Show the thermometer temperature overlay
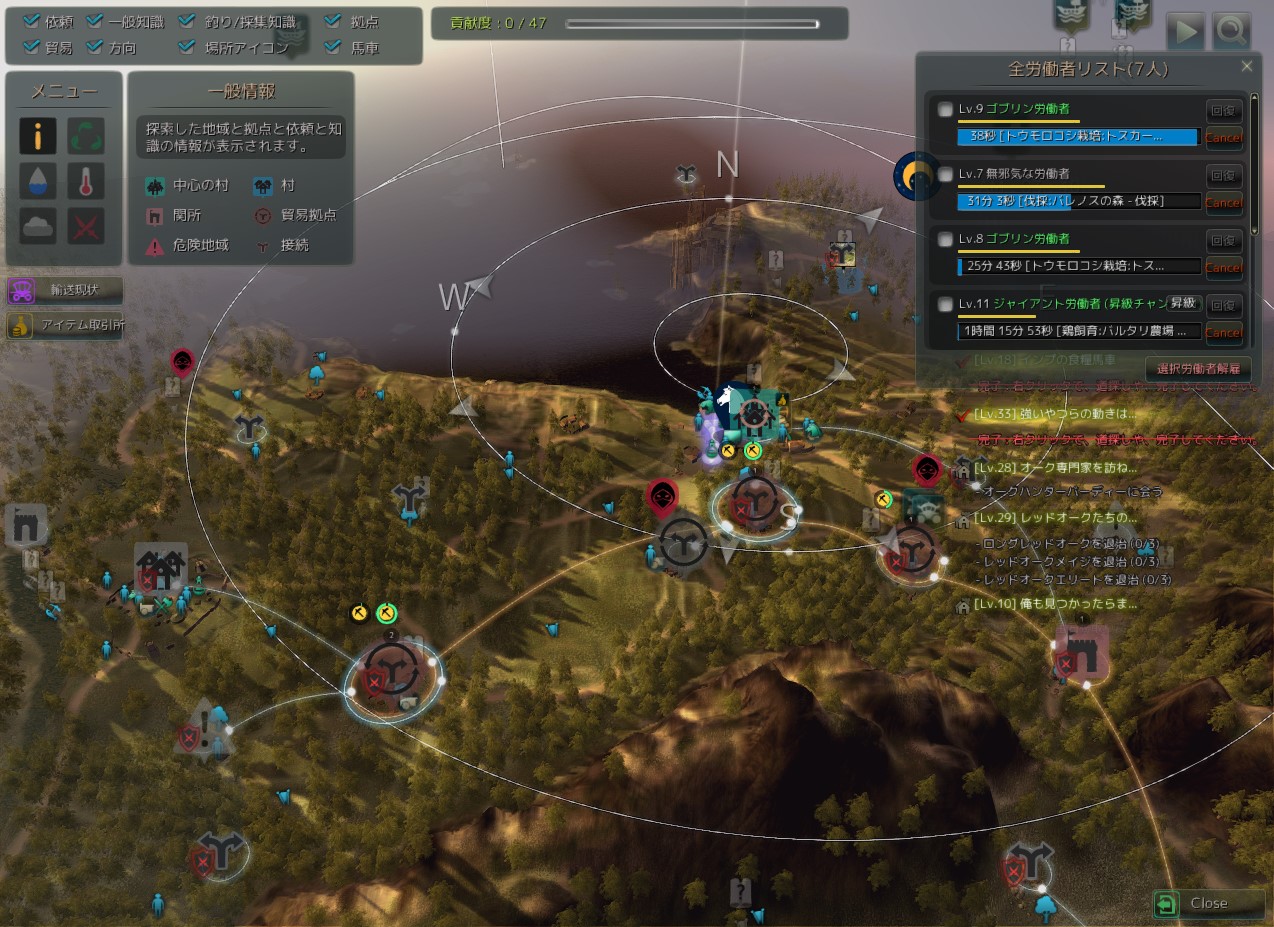The width and height of the screenshot is (1274, 927). (x=86, y=181)
